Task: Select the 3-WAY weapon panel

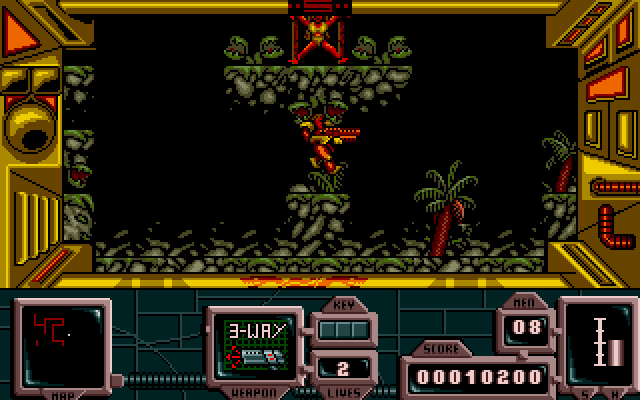Action: tap(253, 343)
